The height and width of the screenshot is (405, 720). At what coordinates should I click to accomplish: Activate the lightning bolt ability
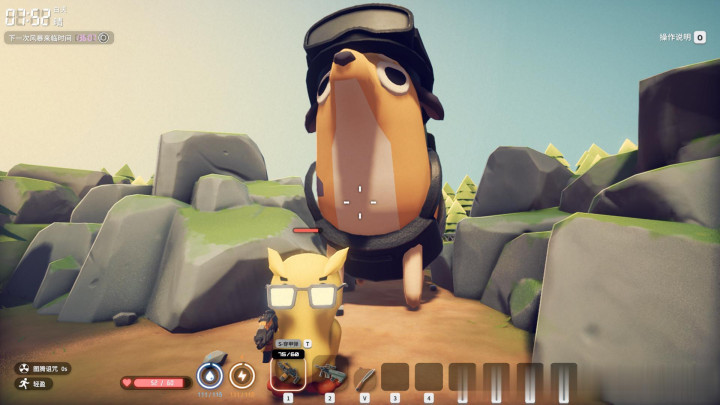point(242,375)
